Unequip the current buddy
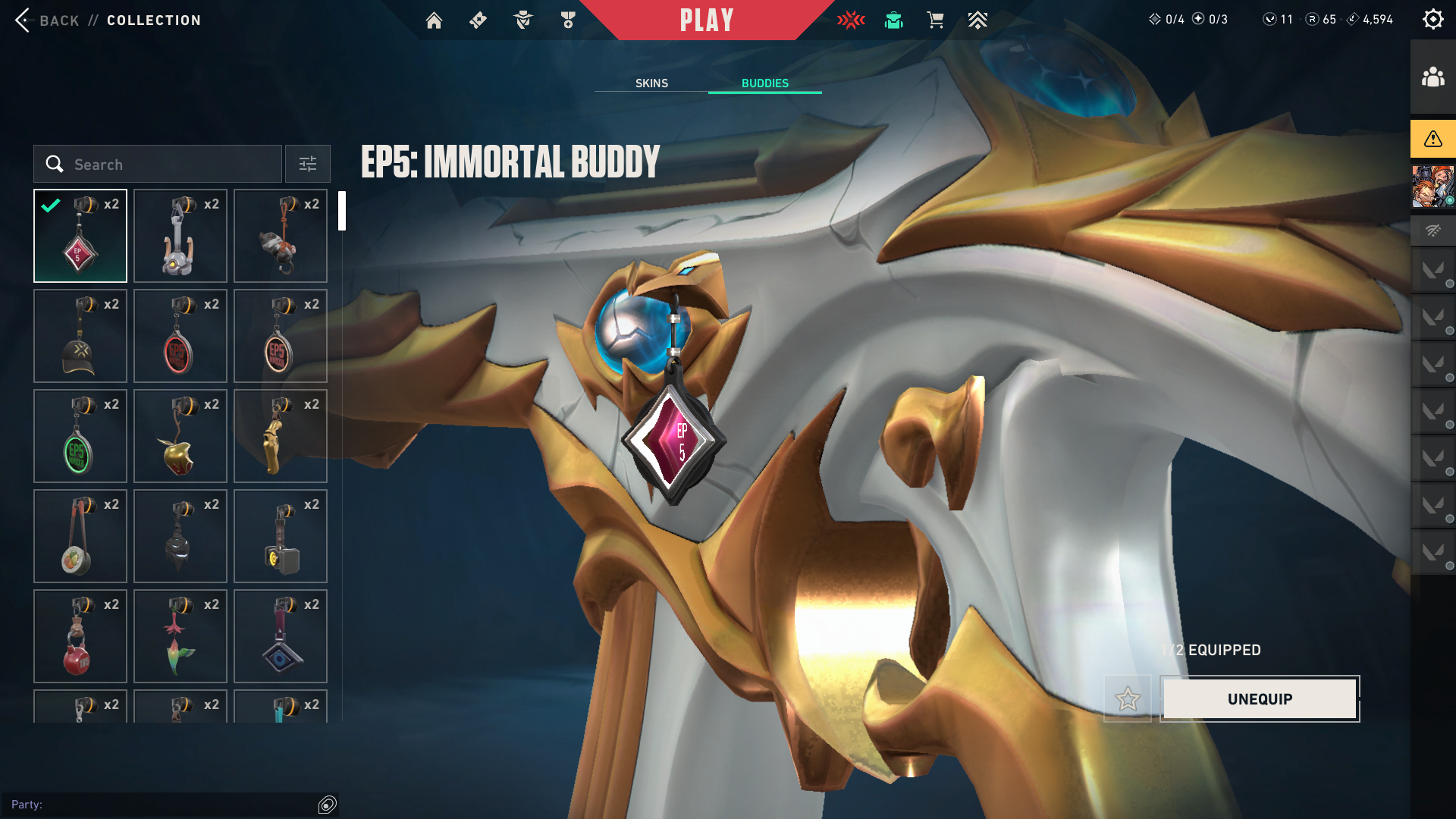The width and height of the screenshot is (1456, 819). [x=1260, y=699]
